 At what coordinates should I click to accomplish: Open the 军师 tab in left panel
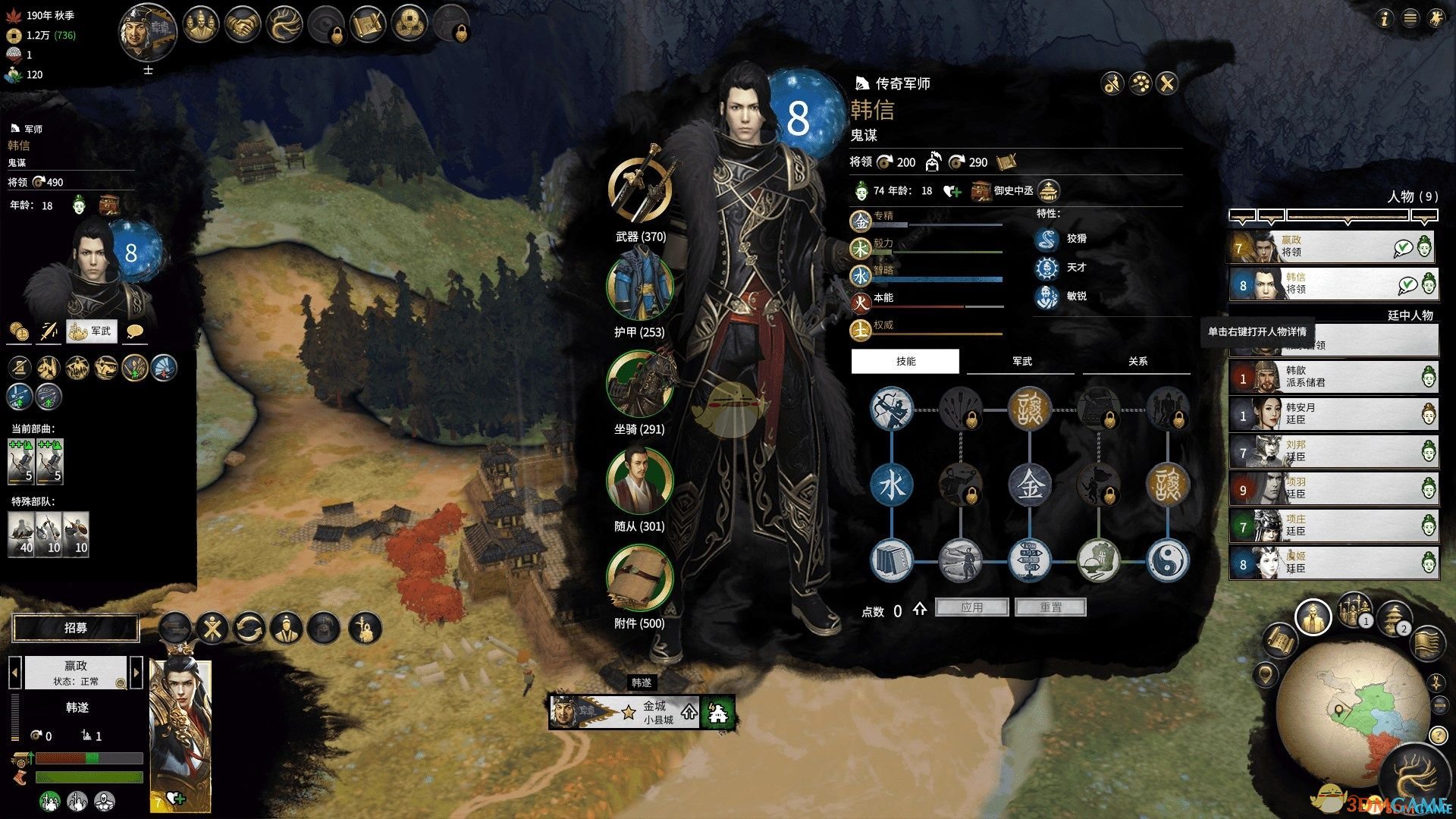92,331
